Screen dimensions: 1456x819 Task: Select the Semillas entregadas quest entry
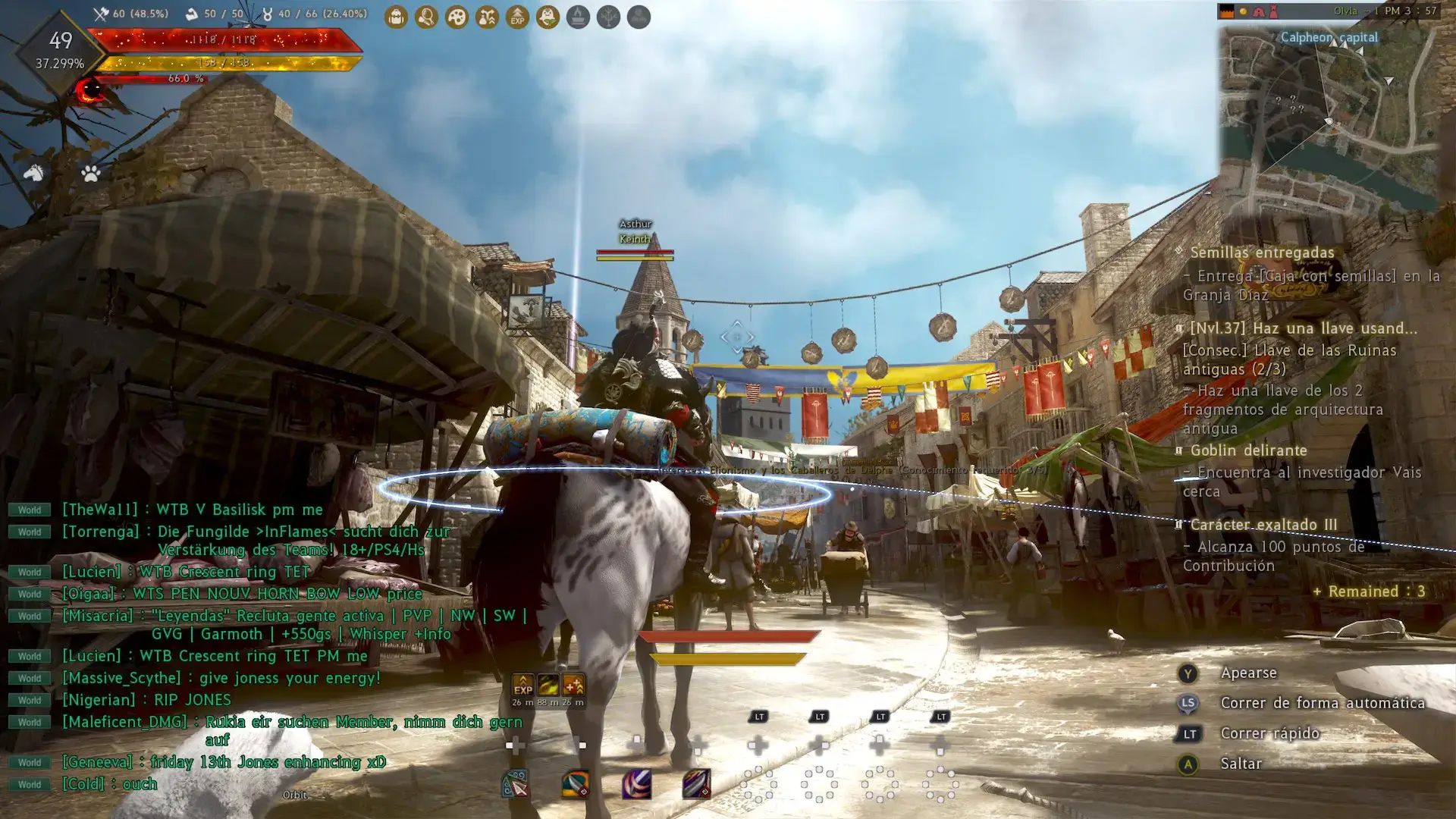[x=1262, y=253]
